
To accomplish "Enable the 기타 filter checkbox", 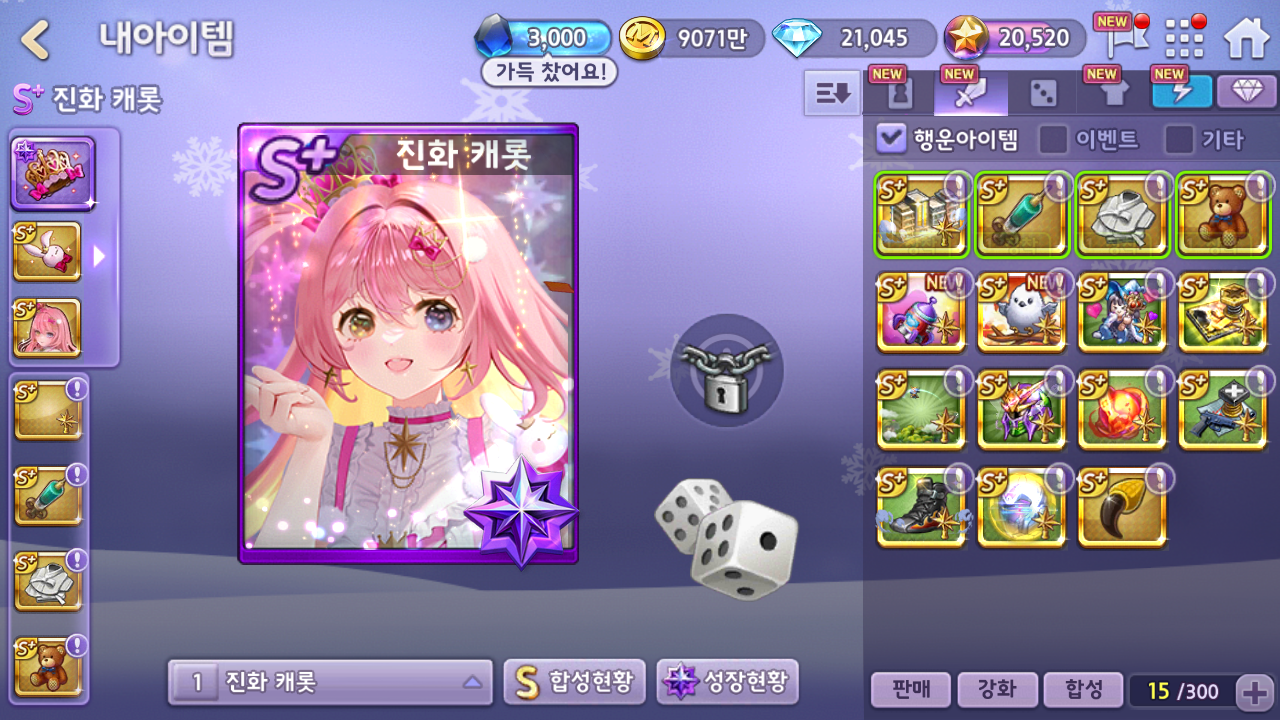I will coord(1179,139).
